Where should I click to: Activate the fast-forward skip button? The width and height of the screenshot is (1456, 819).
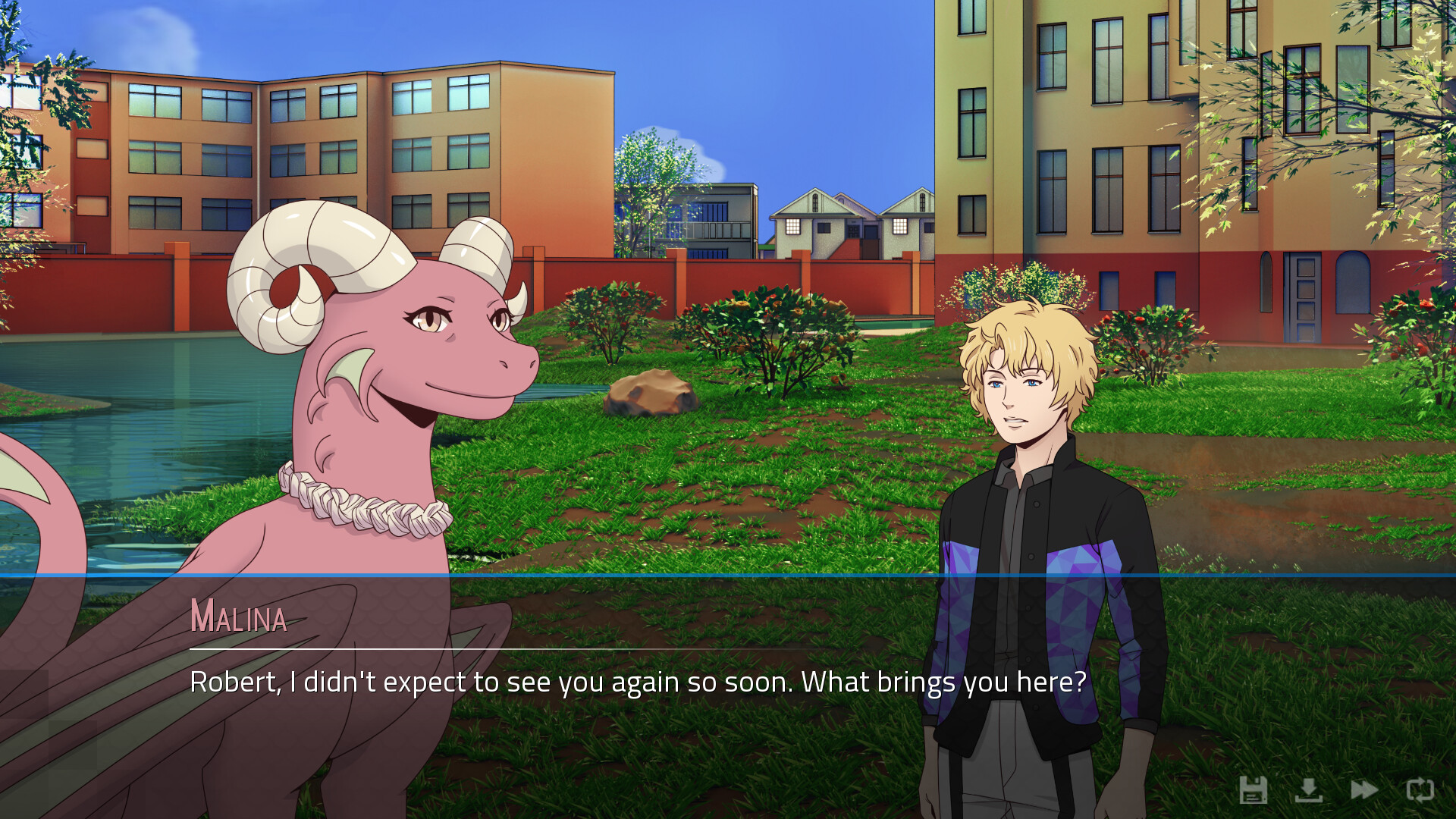1364,790
